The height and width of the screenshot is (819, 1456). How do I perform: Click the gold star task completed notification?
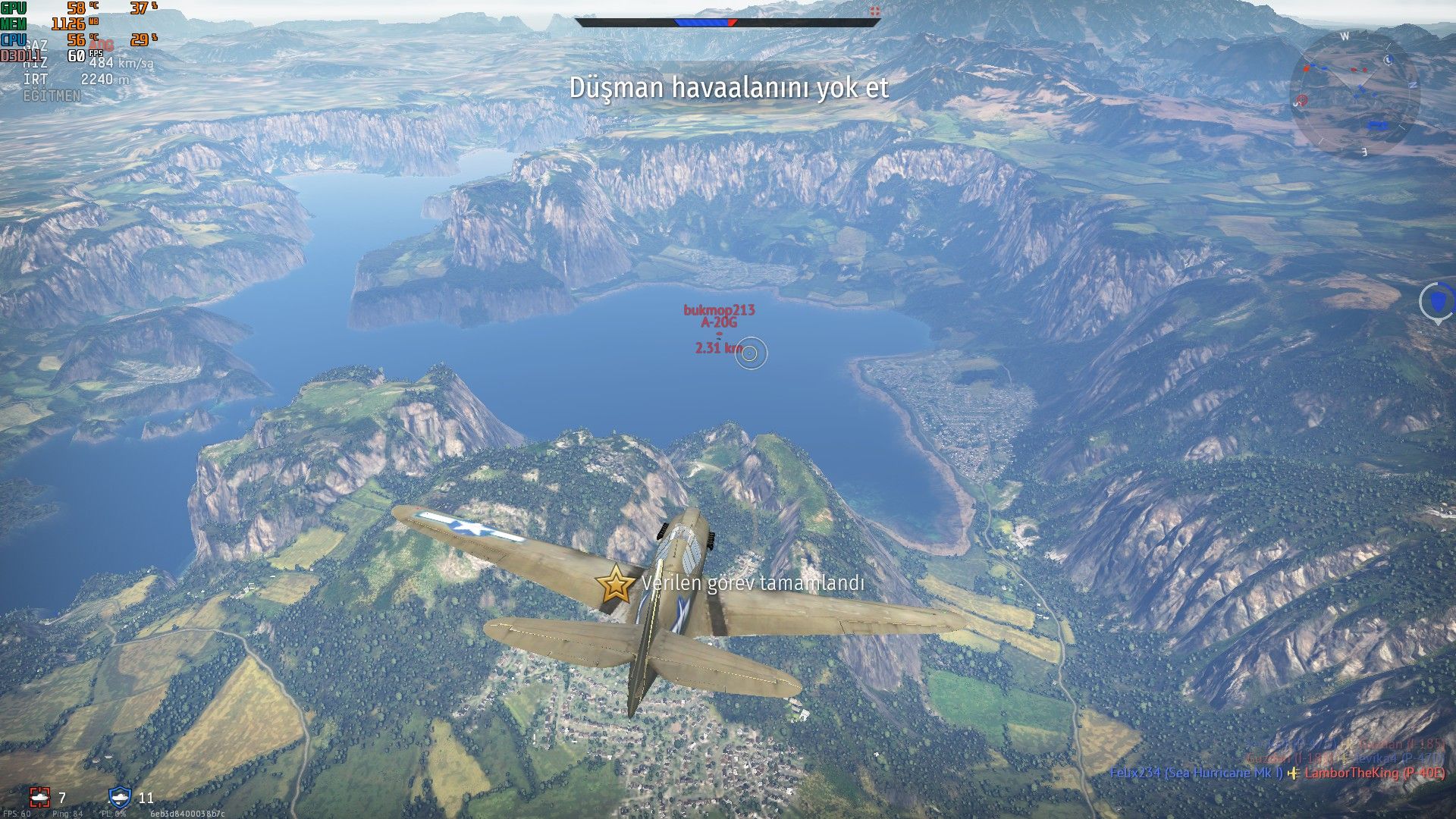point(615,585)
